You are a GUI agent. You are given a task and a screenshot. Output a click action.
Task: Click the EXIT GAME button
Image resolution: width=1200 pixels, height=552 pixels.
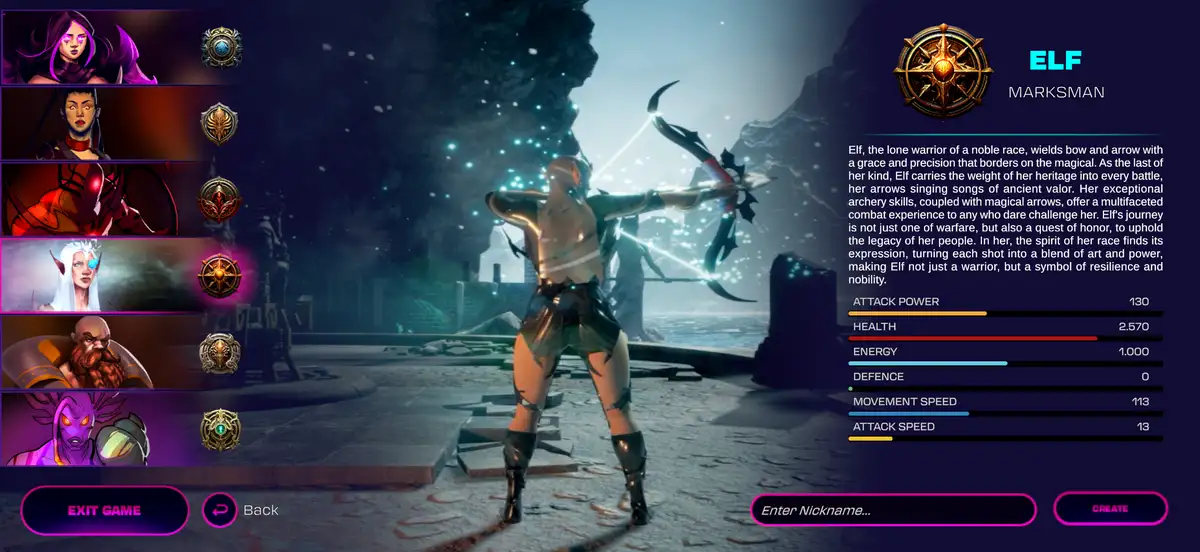click(x=104, y=510)
